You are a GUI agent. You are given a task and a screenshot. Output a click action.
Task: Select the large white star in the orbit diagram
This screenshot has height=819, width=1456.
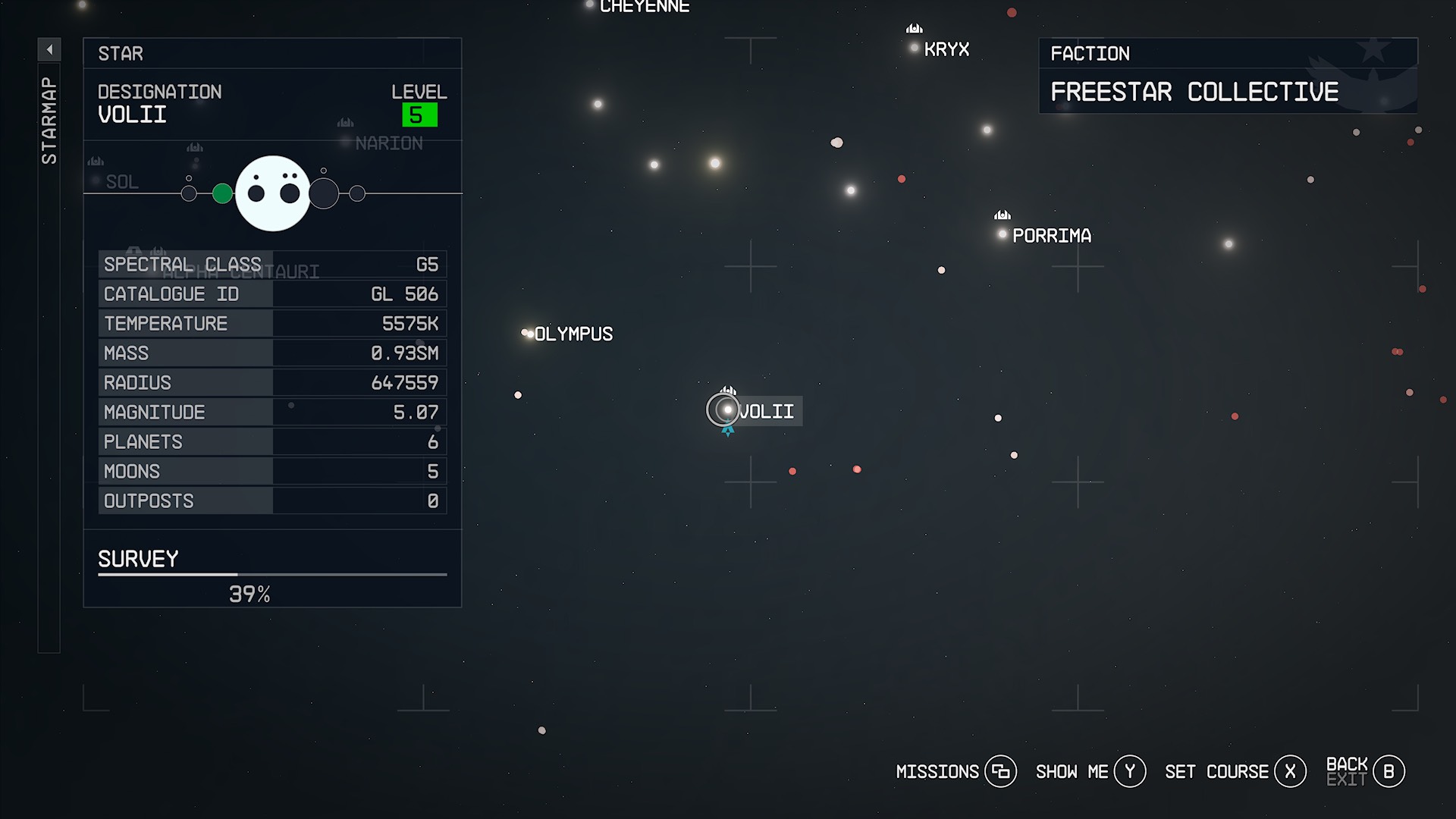click(x=274, y=192)
